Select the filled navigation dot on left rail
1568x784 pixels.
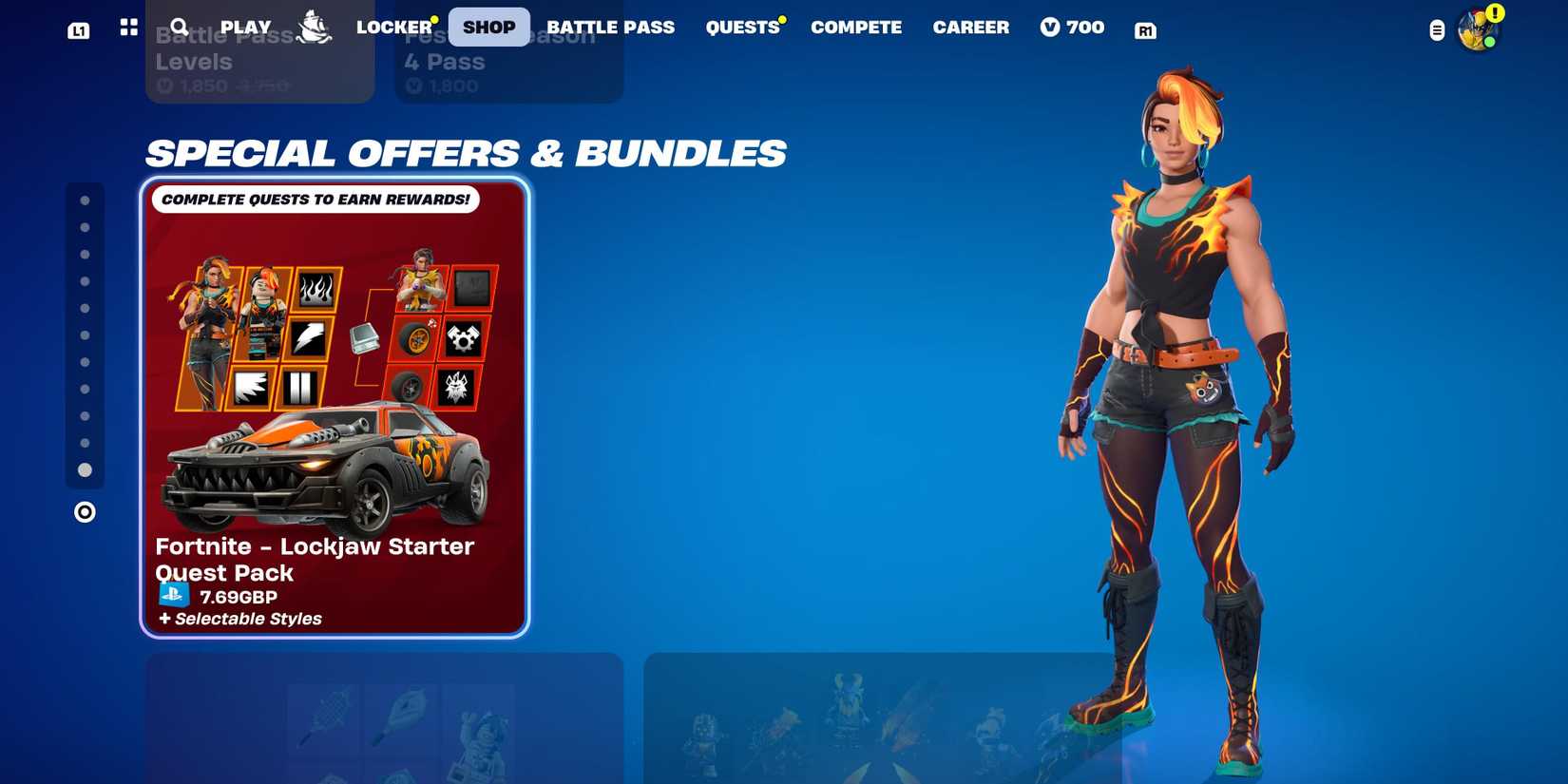coord(86,469)
